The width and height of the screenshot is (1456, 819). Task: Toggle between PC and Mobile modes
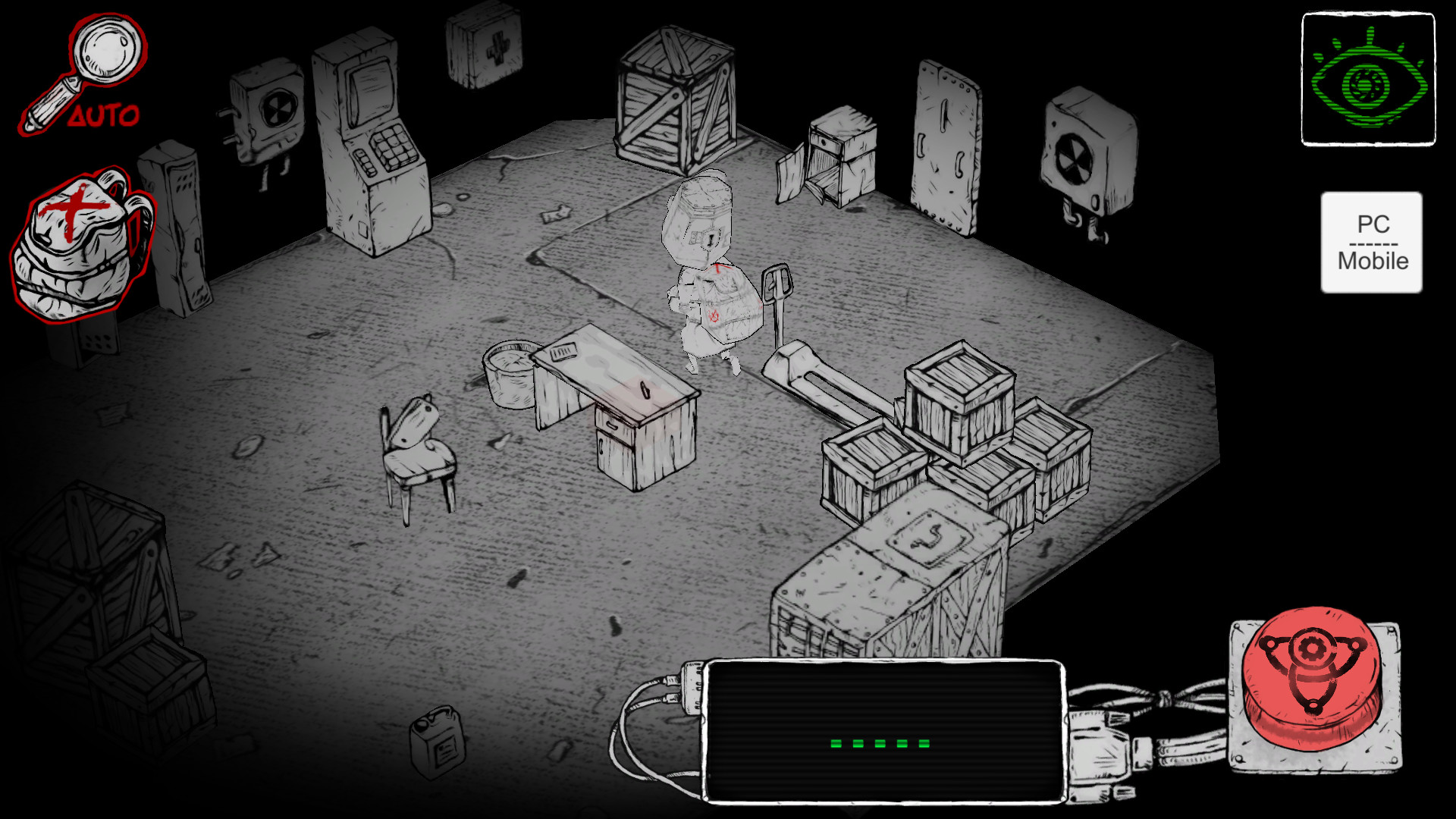tap(1373, 241)
